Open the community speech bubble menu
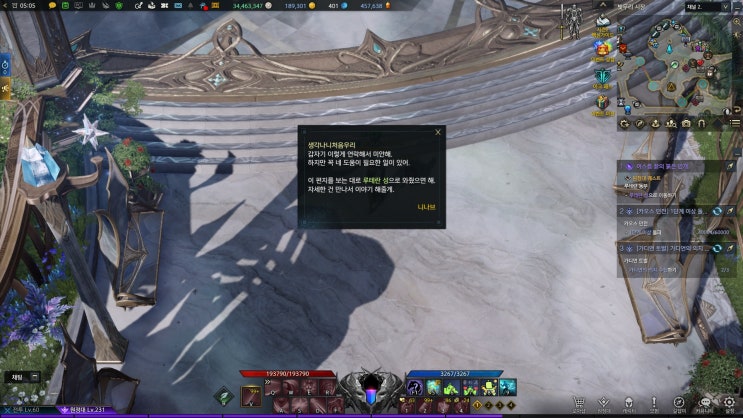 (704, 403)
